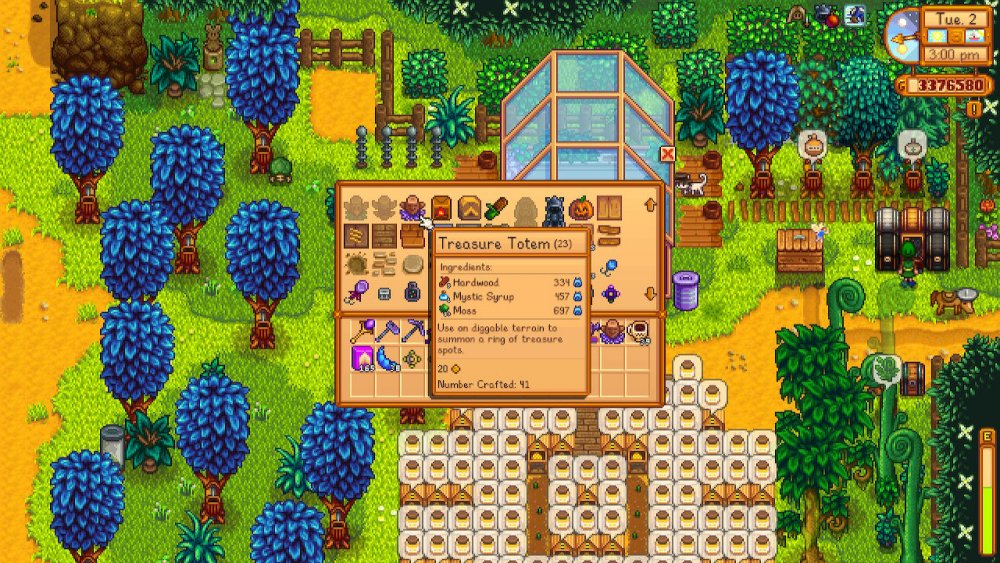Close the crafting menu with red X
The width and height of the screenshot is (1000, 563).
667,153
